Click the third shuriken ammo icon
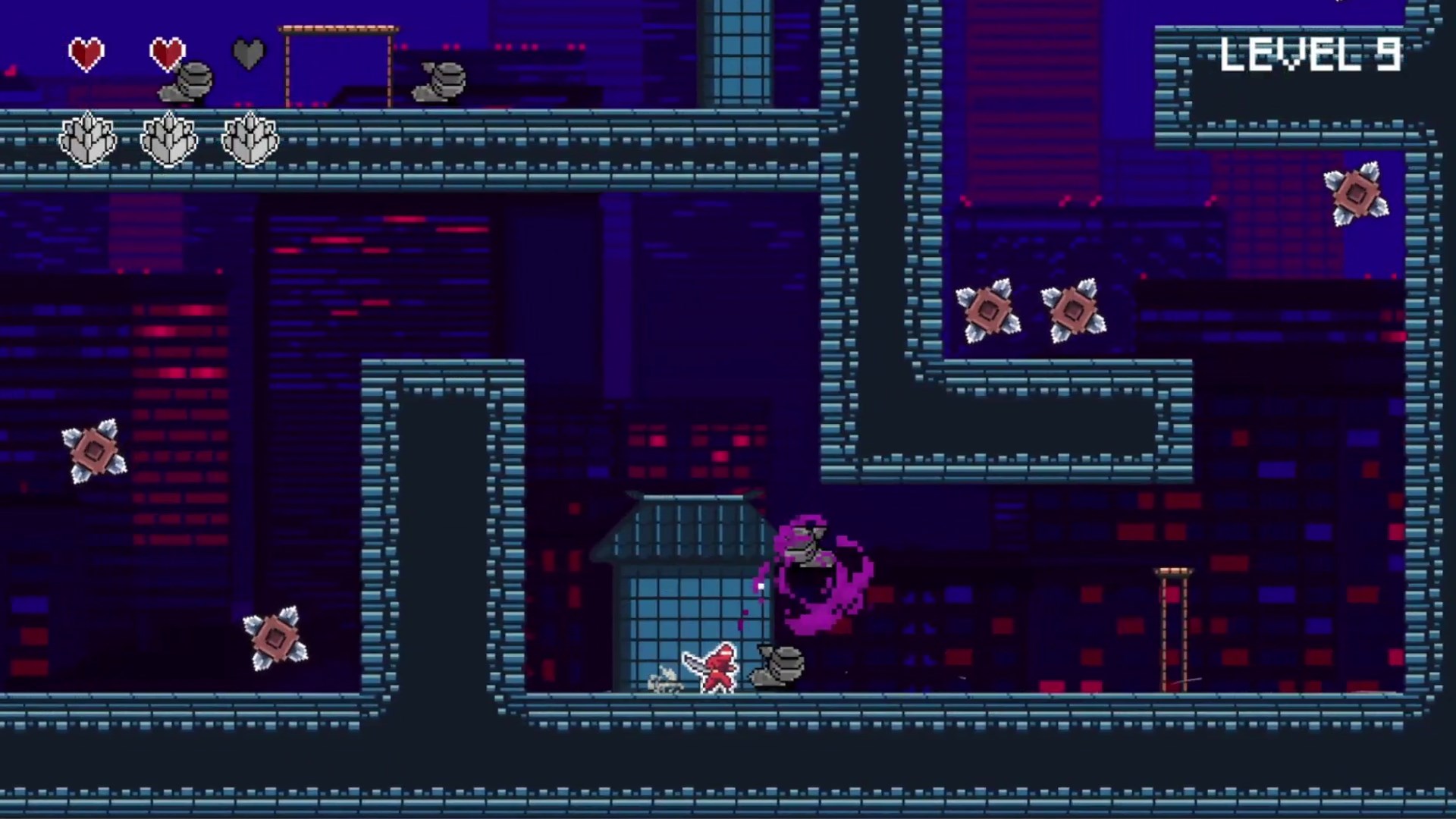 (x=250, y=139)
